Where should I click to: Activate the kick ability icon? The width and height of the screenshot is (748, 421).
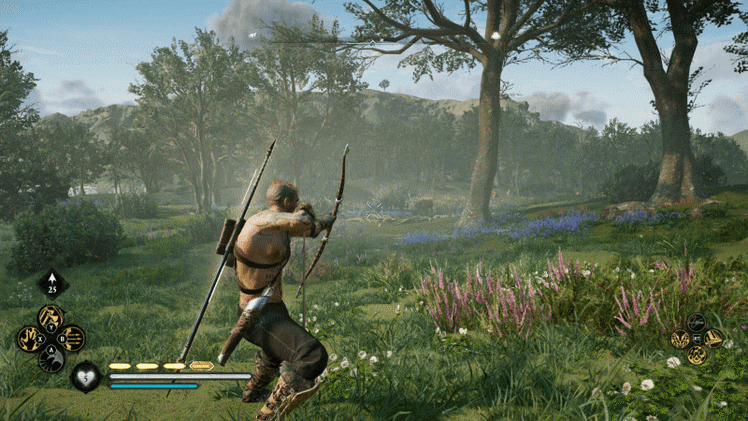click(x=51, y=318)
